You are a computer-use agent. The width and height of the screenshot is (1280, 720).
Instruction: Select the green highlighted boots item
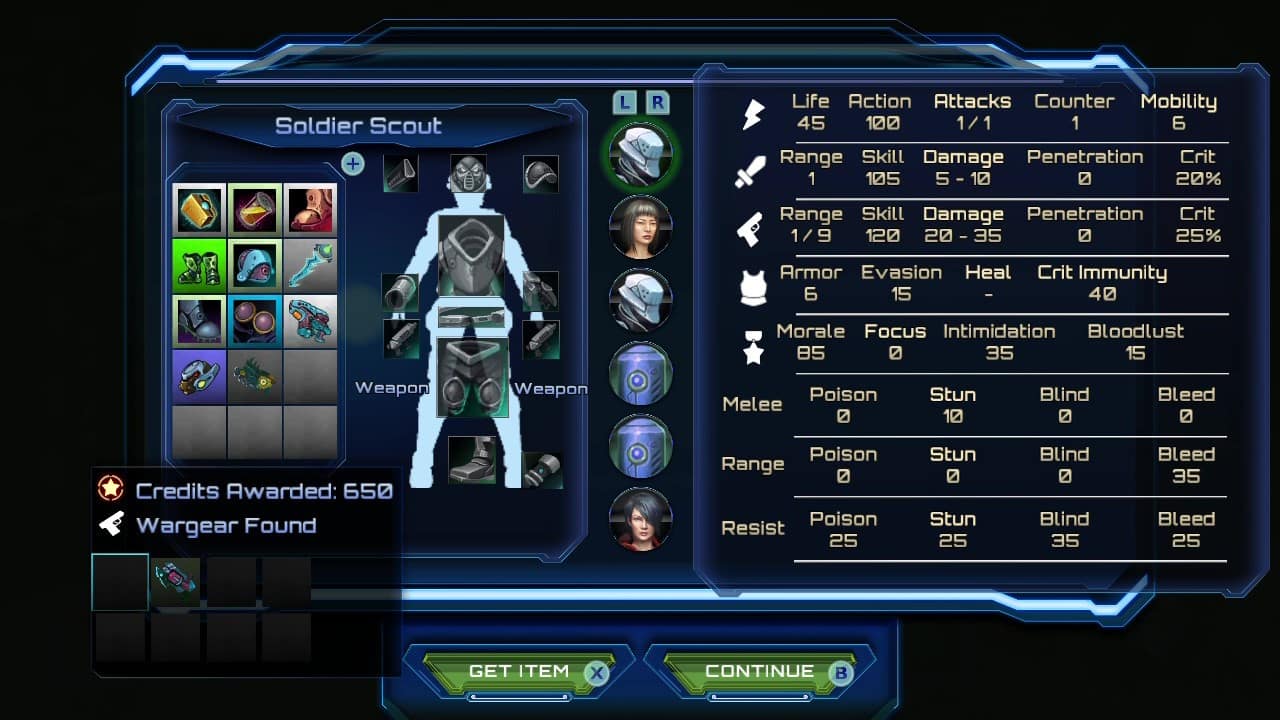[197, 265]
